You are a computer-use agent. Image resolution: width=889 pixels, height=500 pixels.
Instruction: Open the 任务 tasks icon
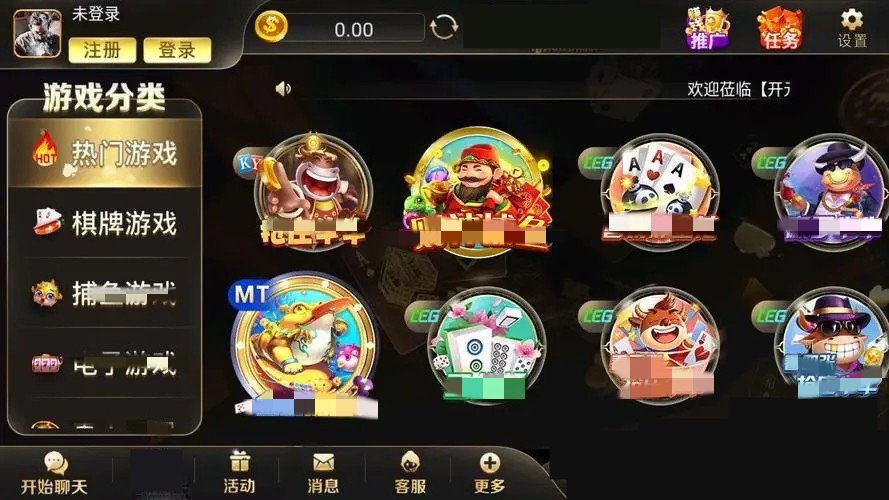779,28
